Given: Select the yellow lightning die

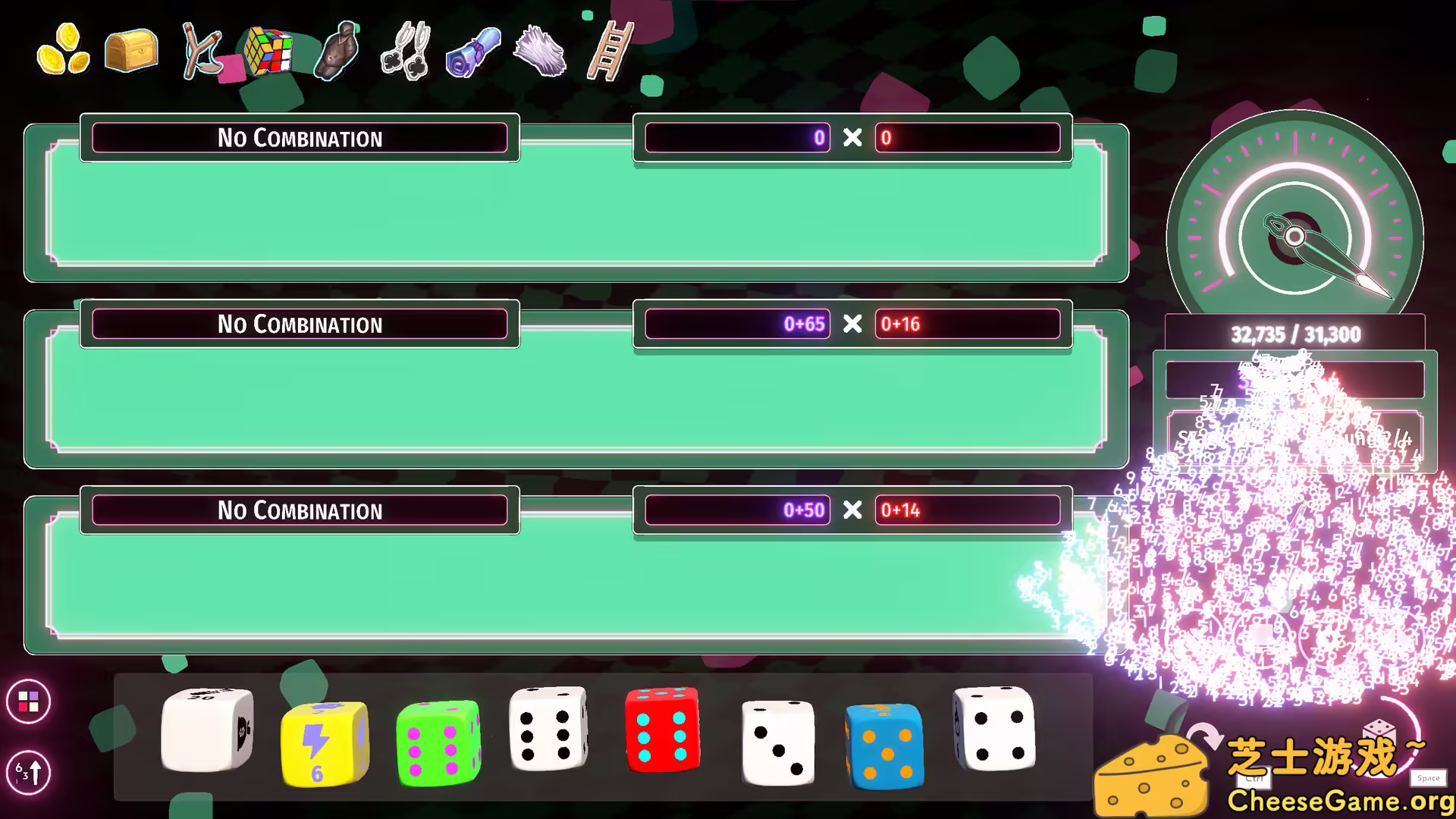Looking at the screenshot, I should coord(325,743).
